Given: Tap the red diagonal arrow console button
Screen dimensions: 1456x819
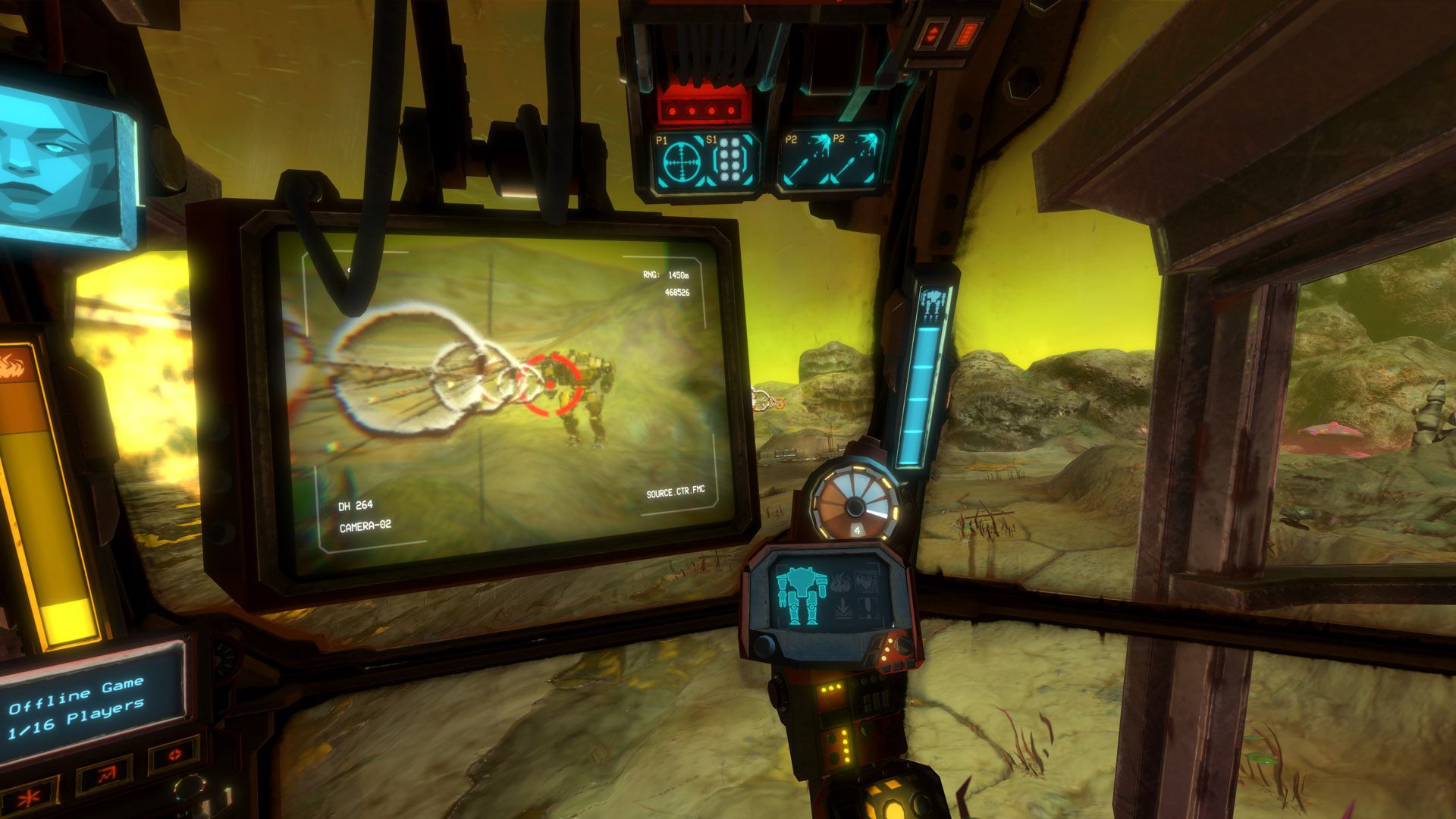Looking at the screenshot, I should (106, 775).
